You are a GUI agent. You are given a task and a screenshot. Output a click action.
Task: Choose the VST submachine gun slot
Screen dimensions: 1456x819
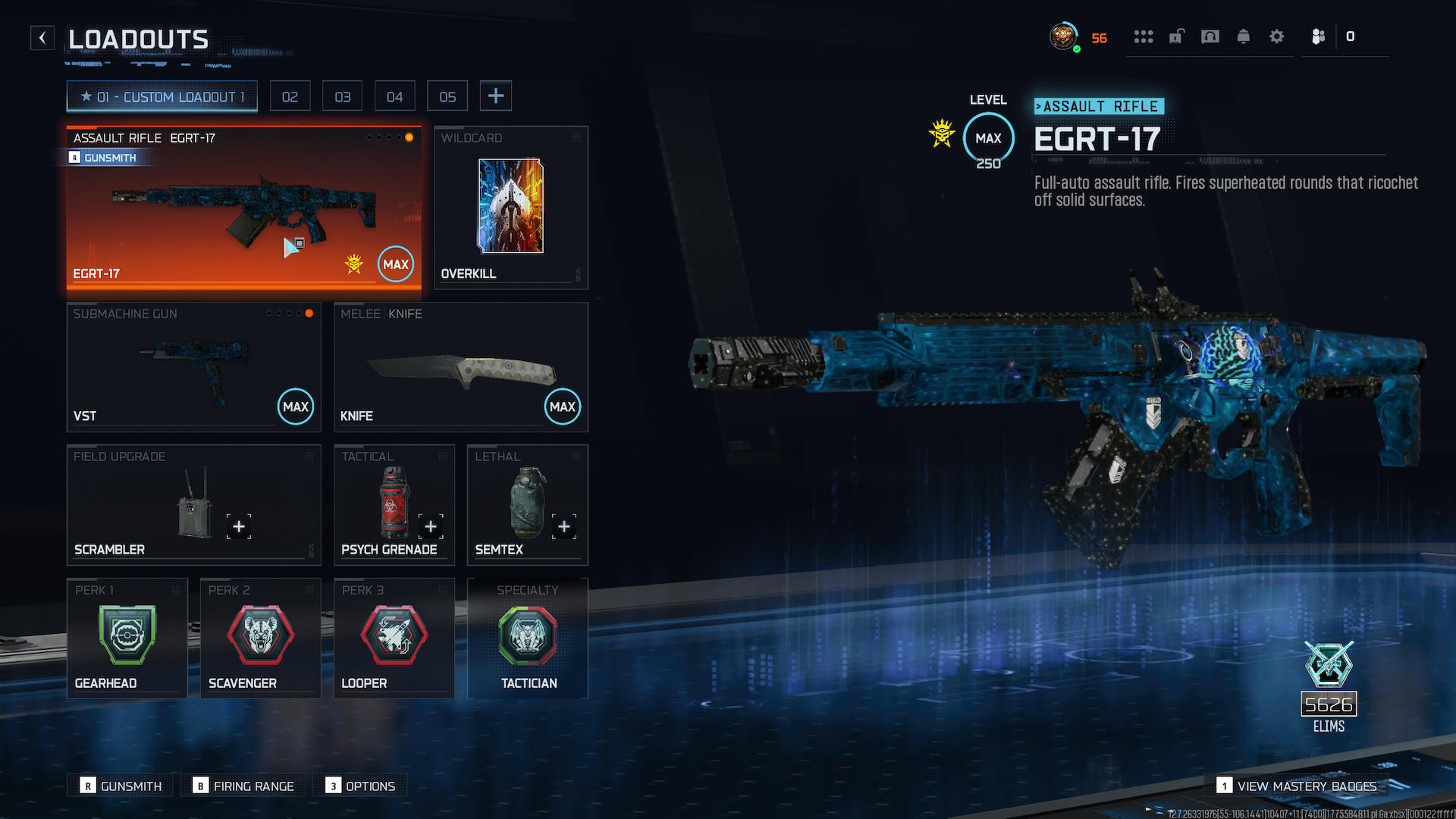pos(193,367)
